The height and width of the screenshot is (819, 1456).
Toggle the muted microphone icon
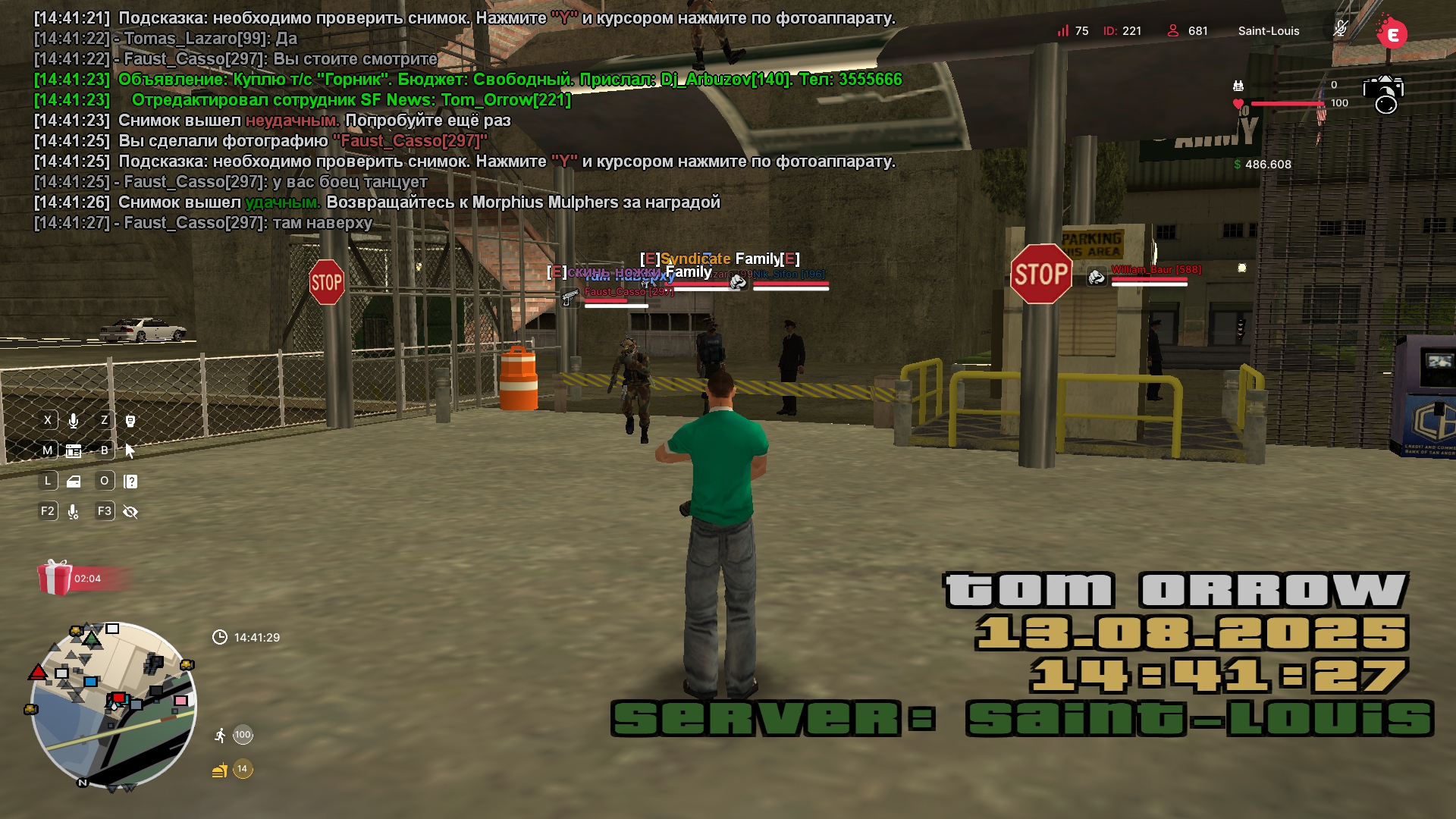[1341, 30]
